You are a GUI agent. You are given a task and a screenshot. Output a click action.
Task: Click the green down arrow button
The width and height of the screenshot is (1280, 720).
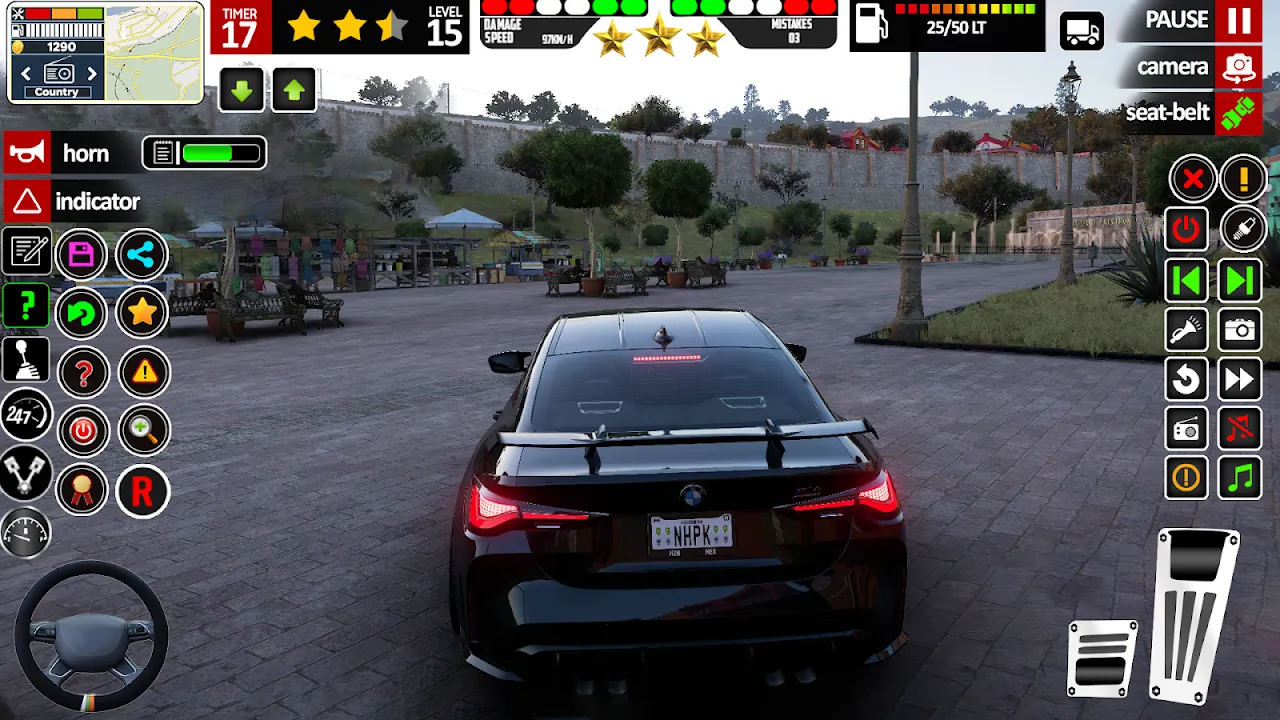pyautogui.click(x=241, y=91)
